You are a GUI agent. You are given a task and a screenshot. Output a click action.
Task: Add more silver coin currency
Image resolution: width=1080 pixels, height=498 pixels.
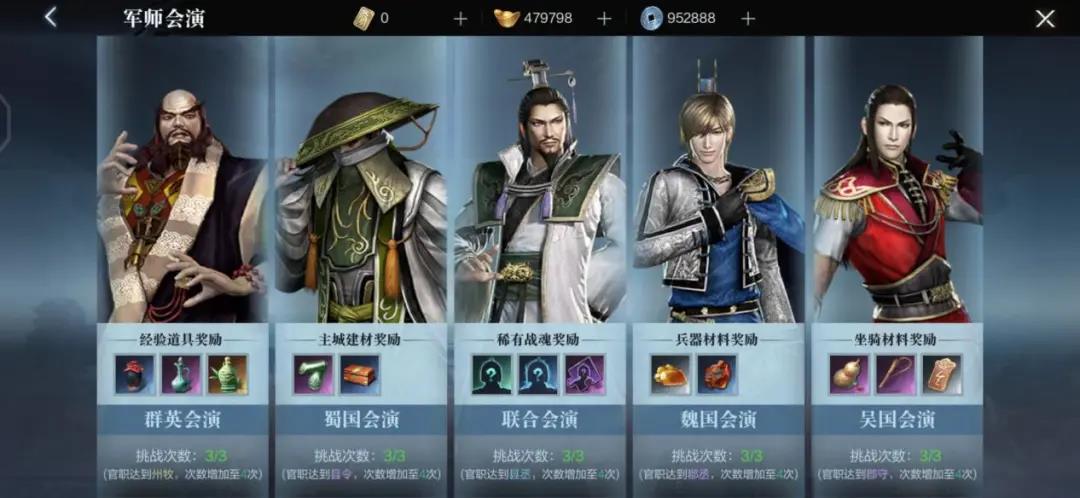748,18
